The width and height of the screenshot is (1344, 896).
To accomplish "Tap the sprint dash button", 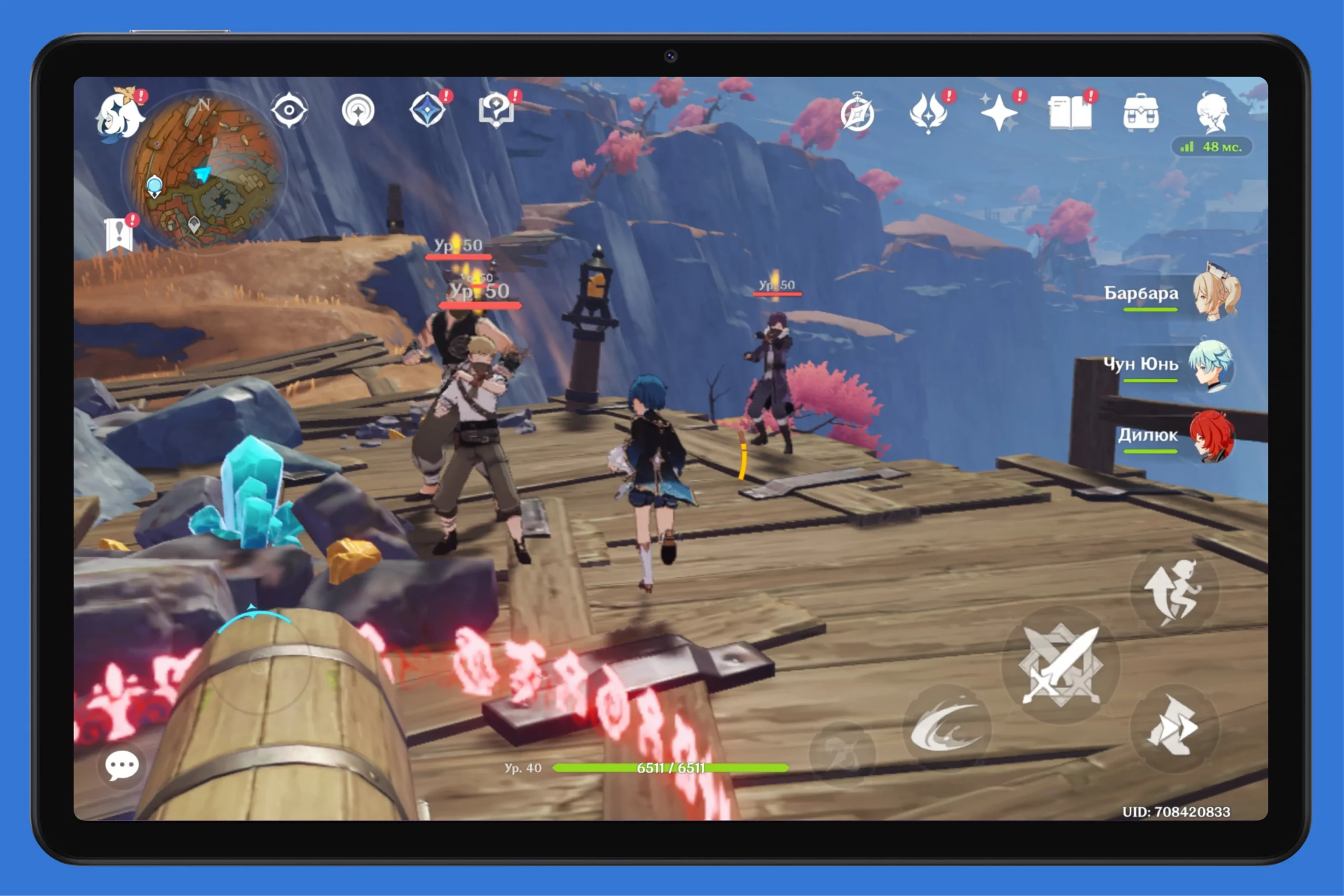I will coord(1174,728).
